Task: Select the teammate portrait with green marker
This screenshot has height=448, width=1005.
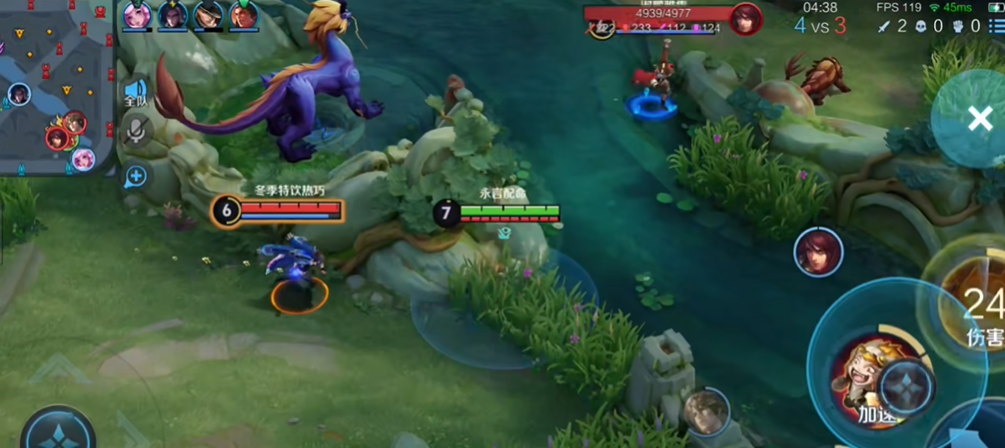Action: pos(244,15)
